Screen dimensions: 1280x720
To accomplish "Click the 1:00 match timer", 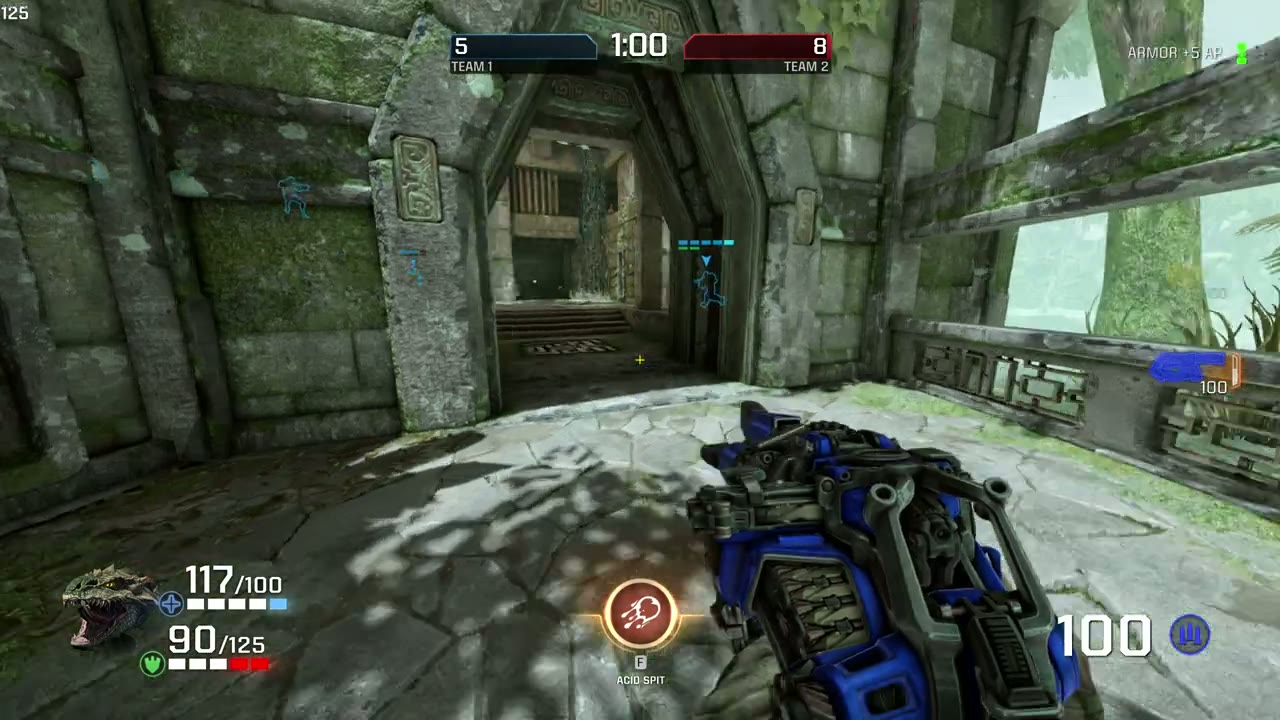I will click(x=639, y=46).
